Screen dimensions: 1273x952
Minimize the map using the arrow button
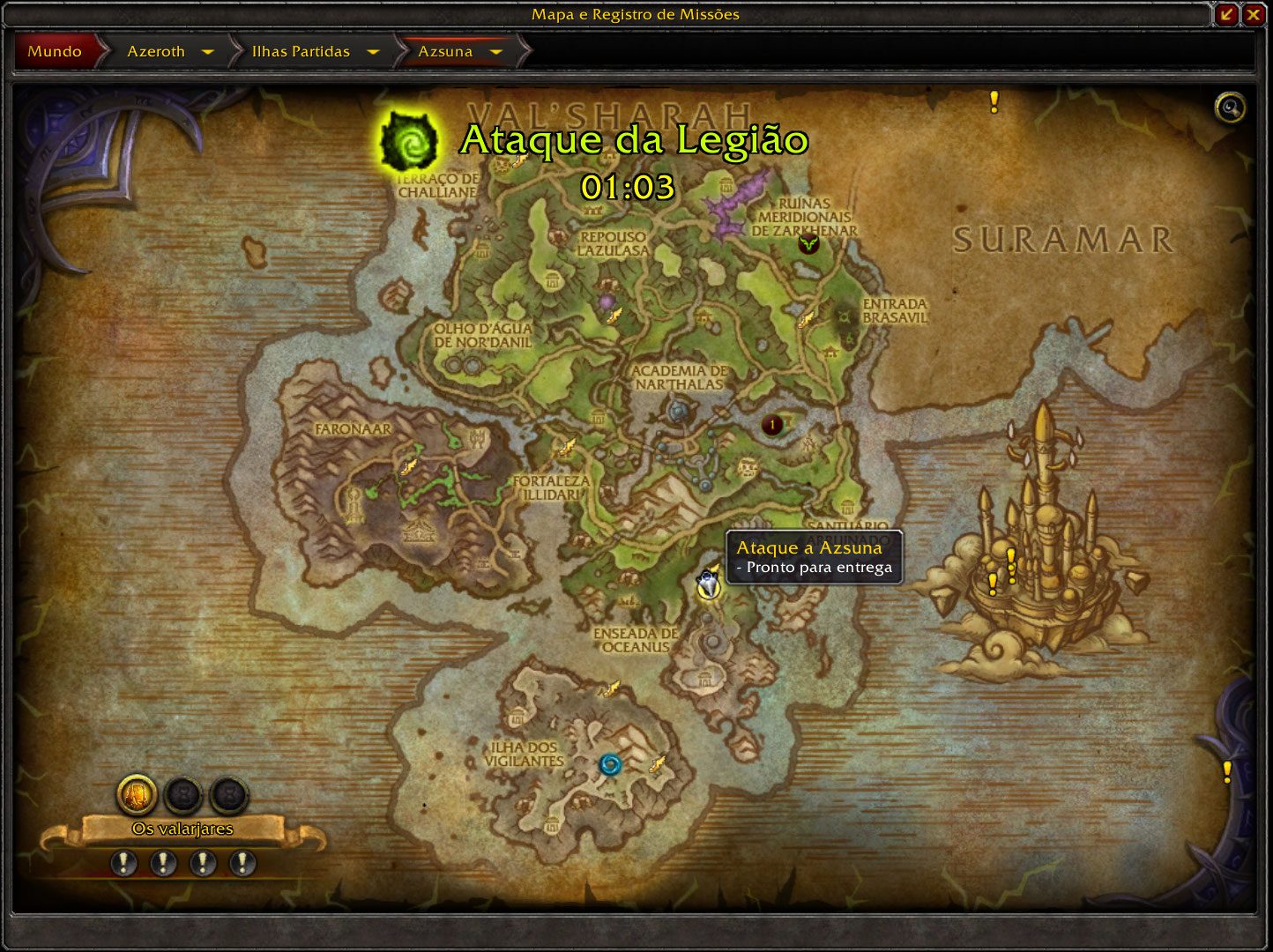tap(1226, 14)
